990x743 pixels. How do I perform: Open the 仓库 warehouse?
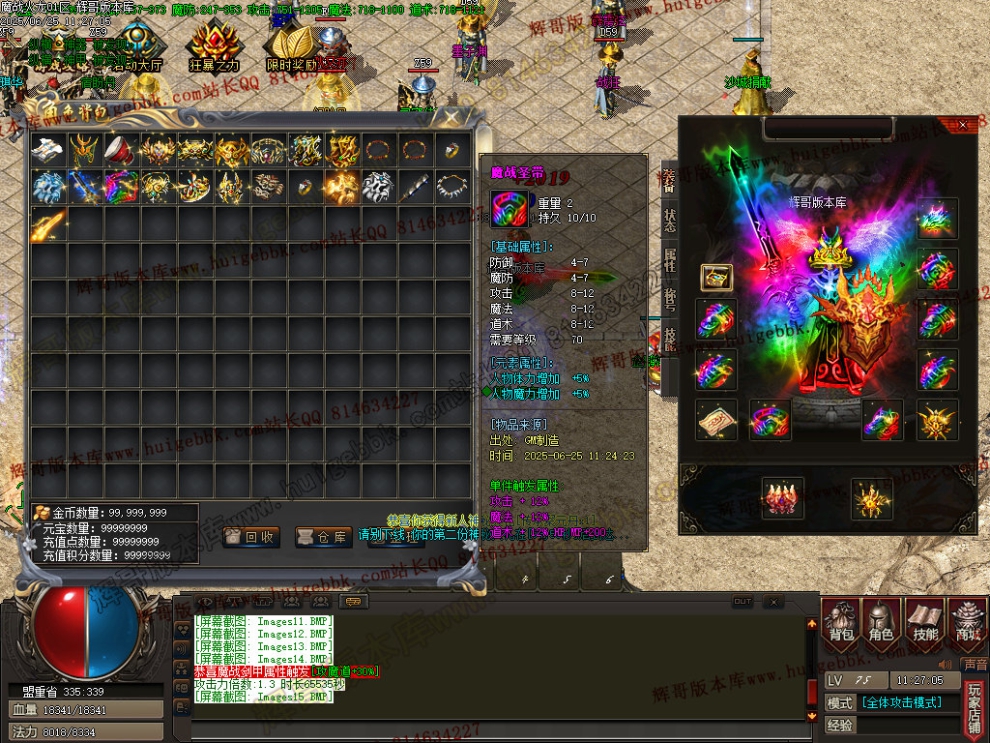tap(324, 537)
